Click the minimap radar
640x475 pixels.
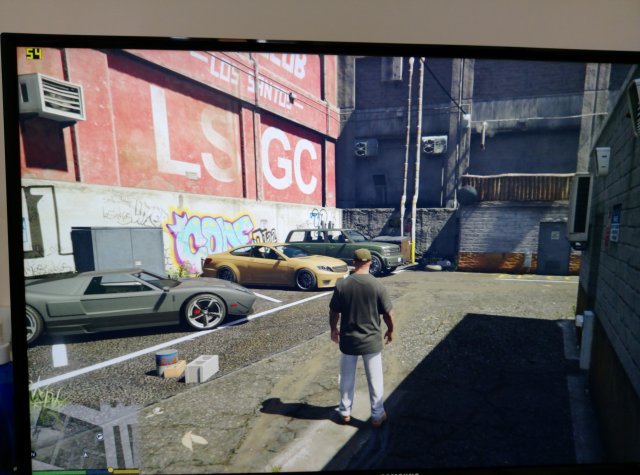(x=85, y=428)
